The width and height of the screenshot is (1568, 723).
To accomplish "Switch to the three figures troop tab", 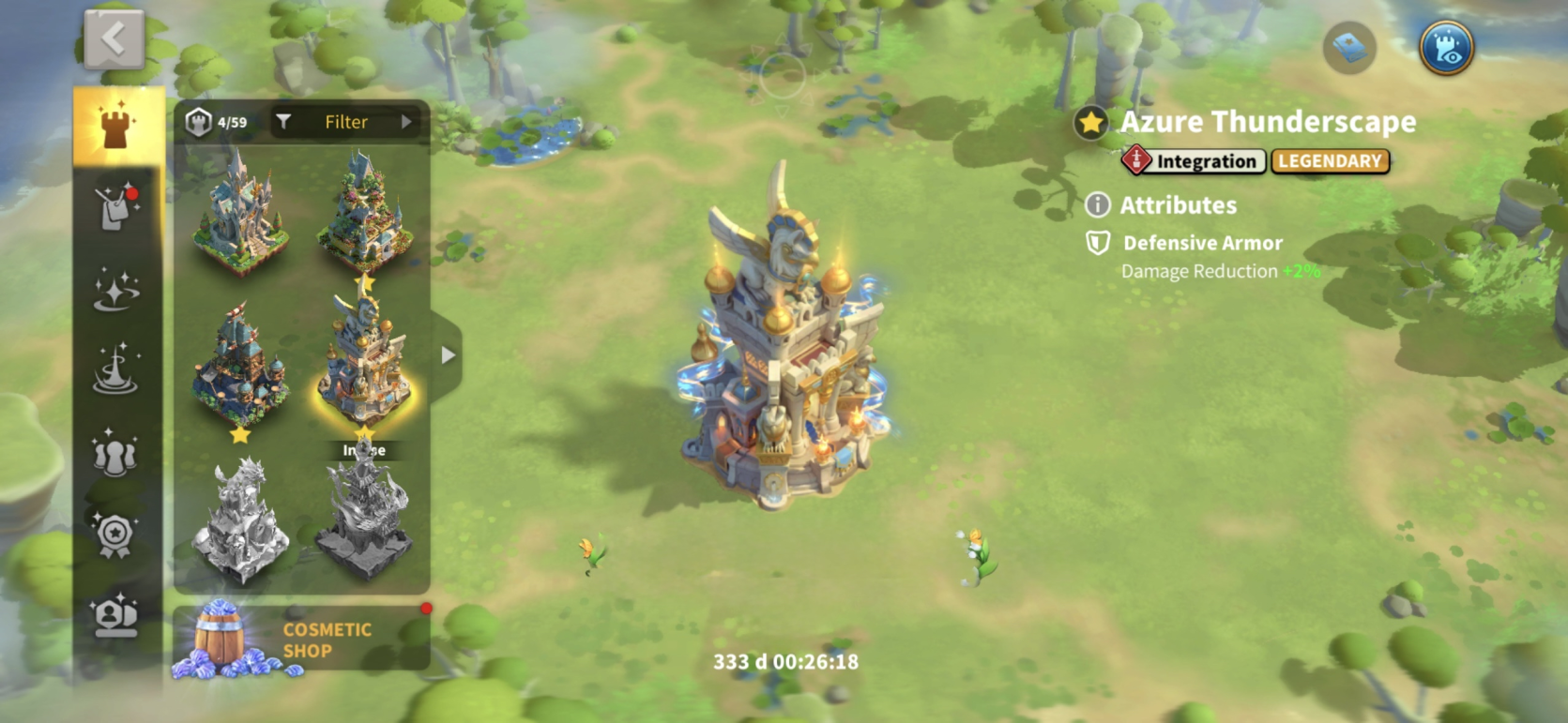I will click(x=116, y=452).
